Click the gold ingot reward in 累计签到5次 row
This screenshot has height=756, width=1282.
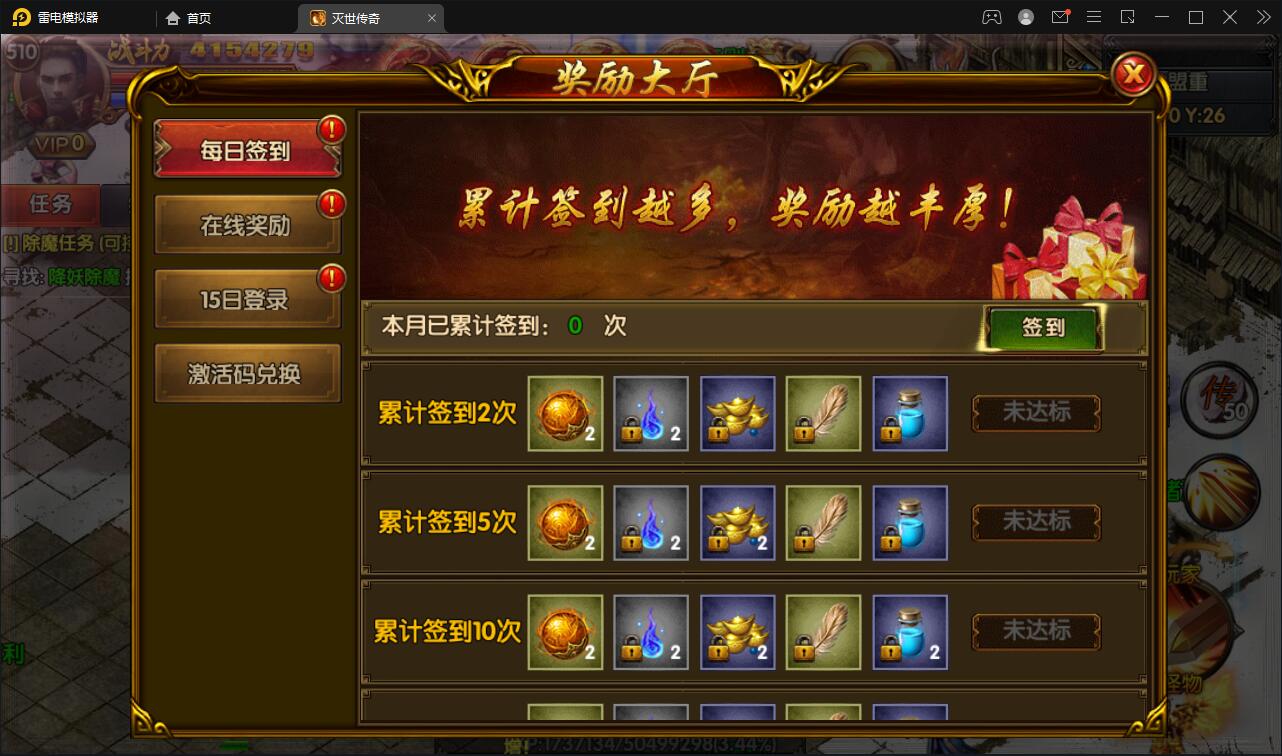click(x=737, y=522)
